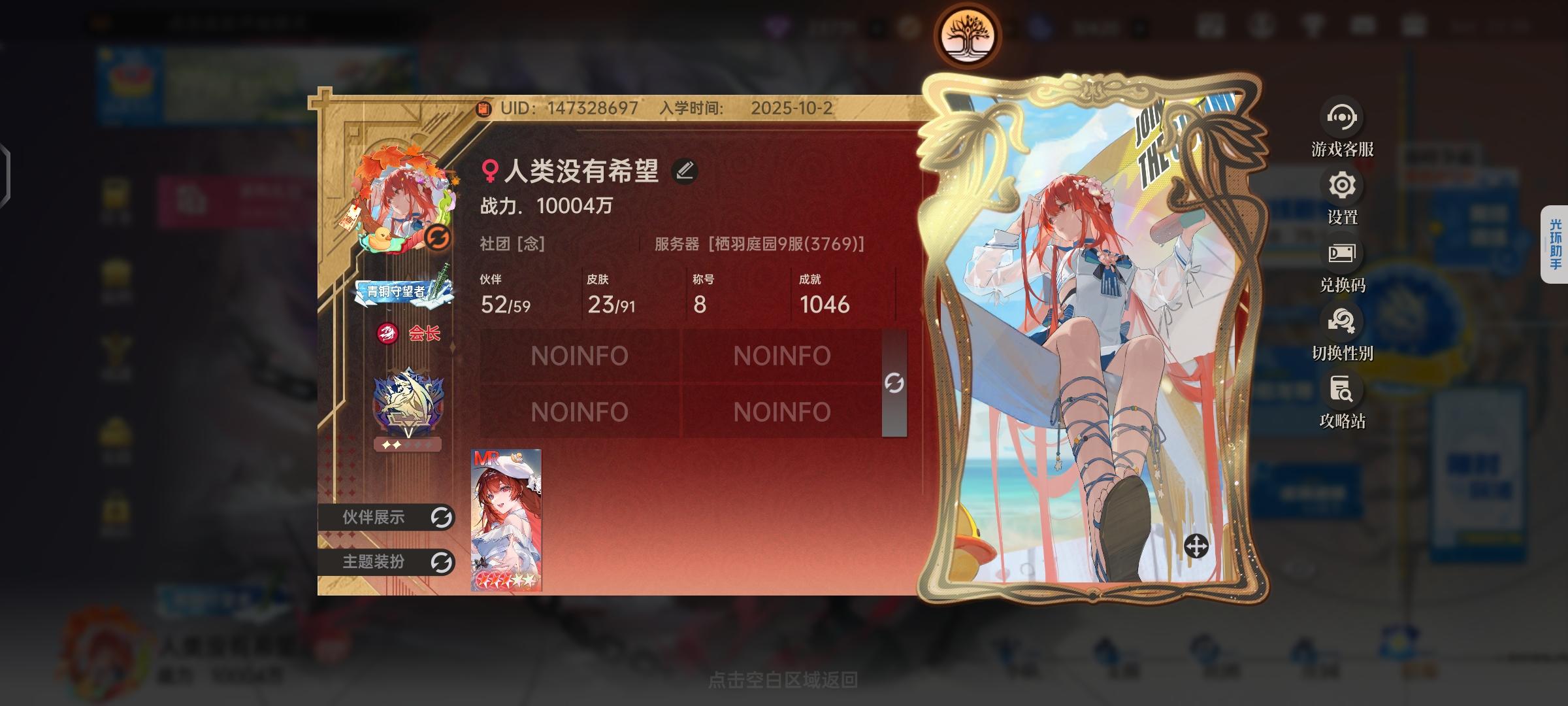Click 点击空白区域返回 at screen bottom

click(784, 680)
